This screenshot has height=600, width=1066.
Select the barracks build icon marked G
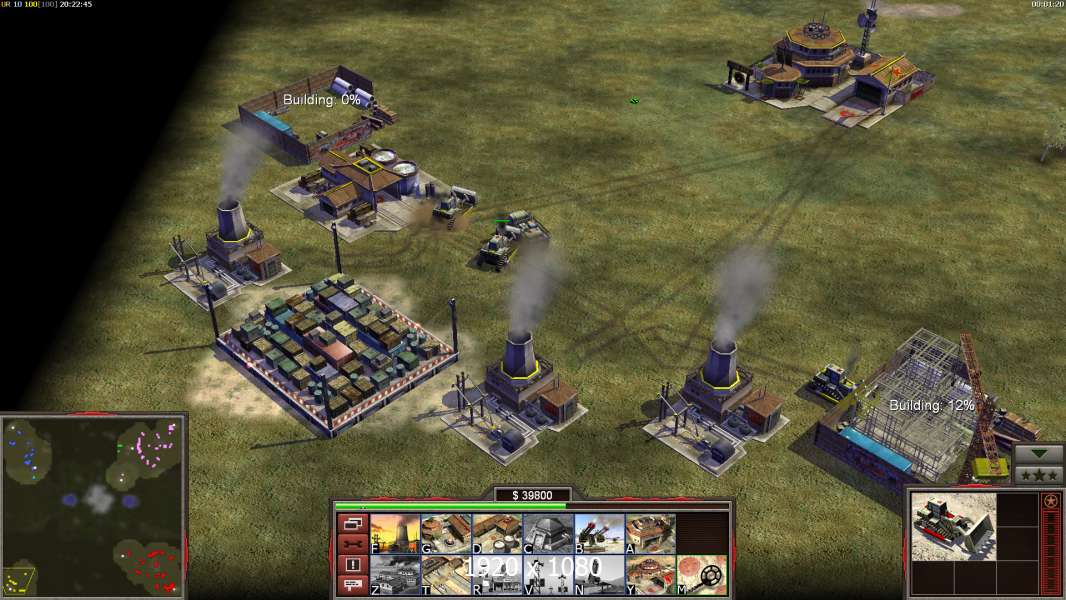[x=446, y=534]
